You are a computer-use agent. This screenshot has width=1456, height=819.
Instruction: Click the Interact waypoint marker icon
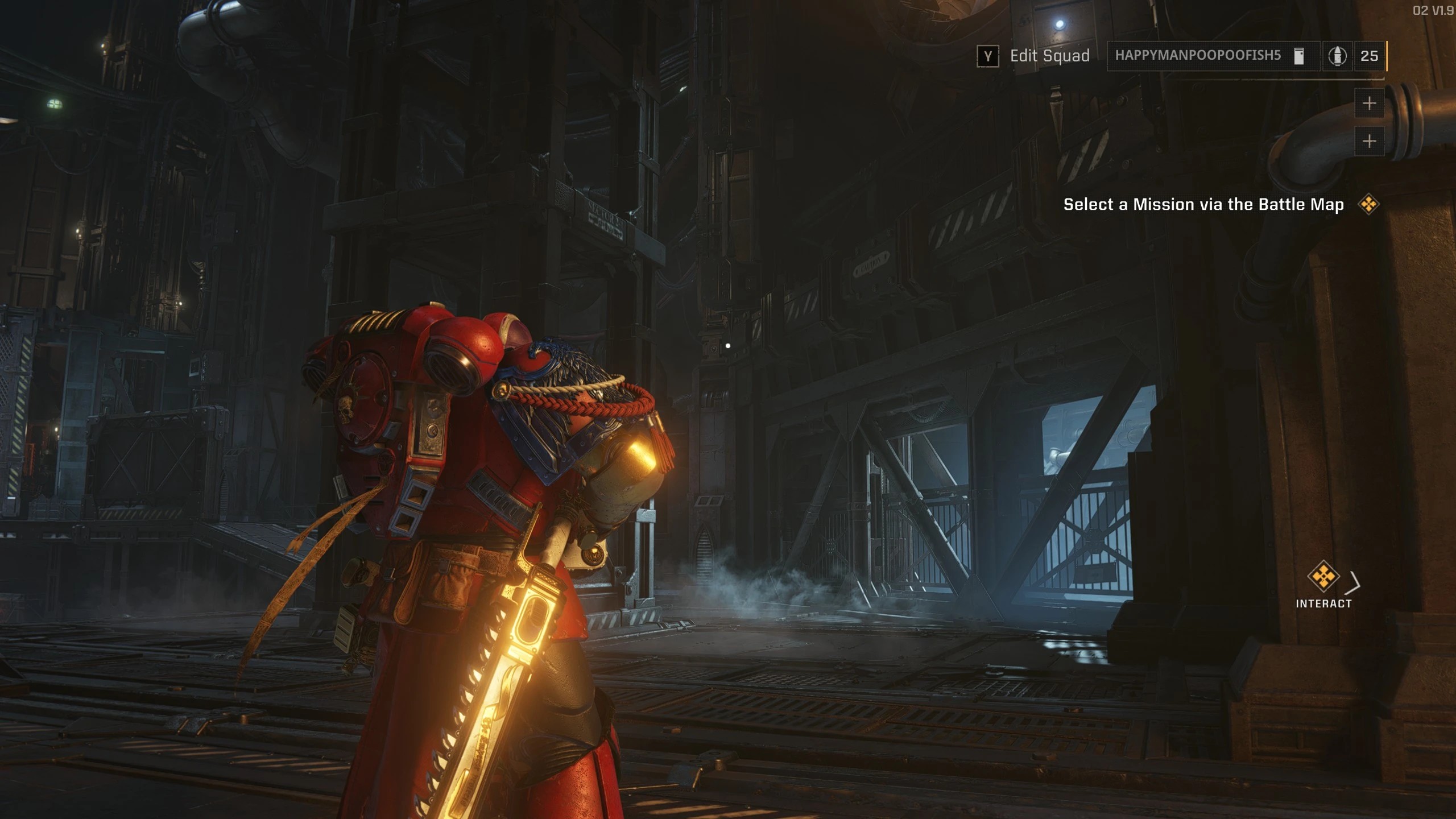[1323, 577]
